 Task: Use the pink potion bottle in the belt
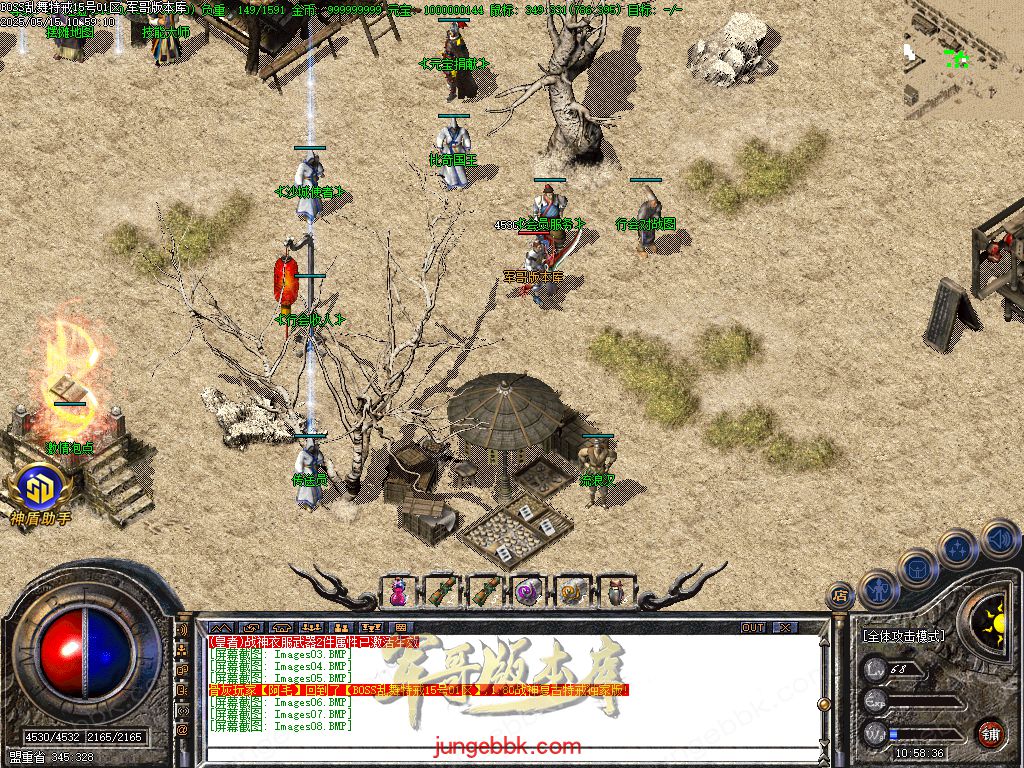pos(398,592)
